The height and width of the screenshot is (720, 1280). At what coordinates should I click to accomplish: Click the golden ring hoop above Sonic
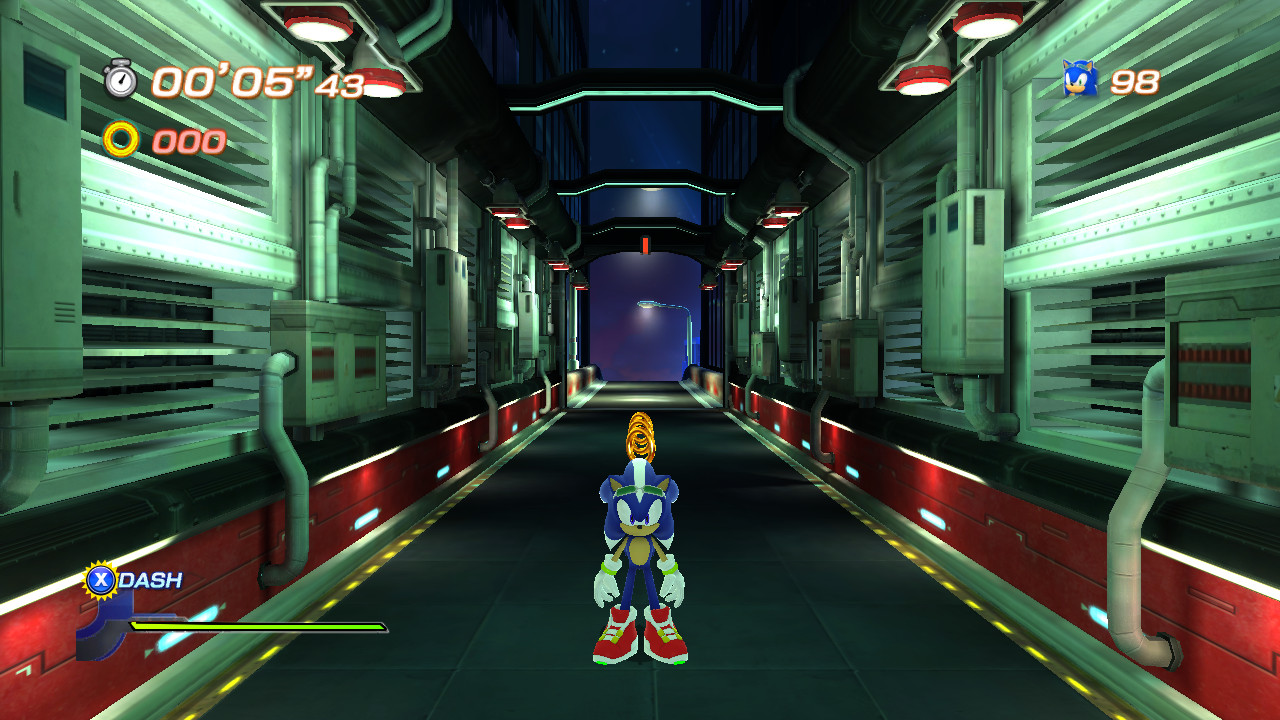(640, 435)
